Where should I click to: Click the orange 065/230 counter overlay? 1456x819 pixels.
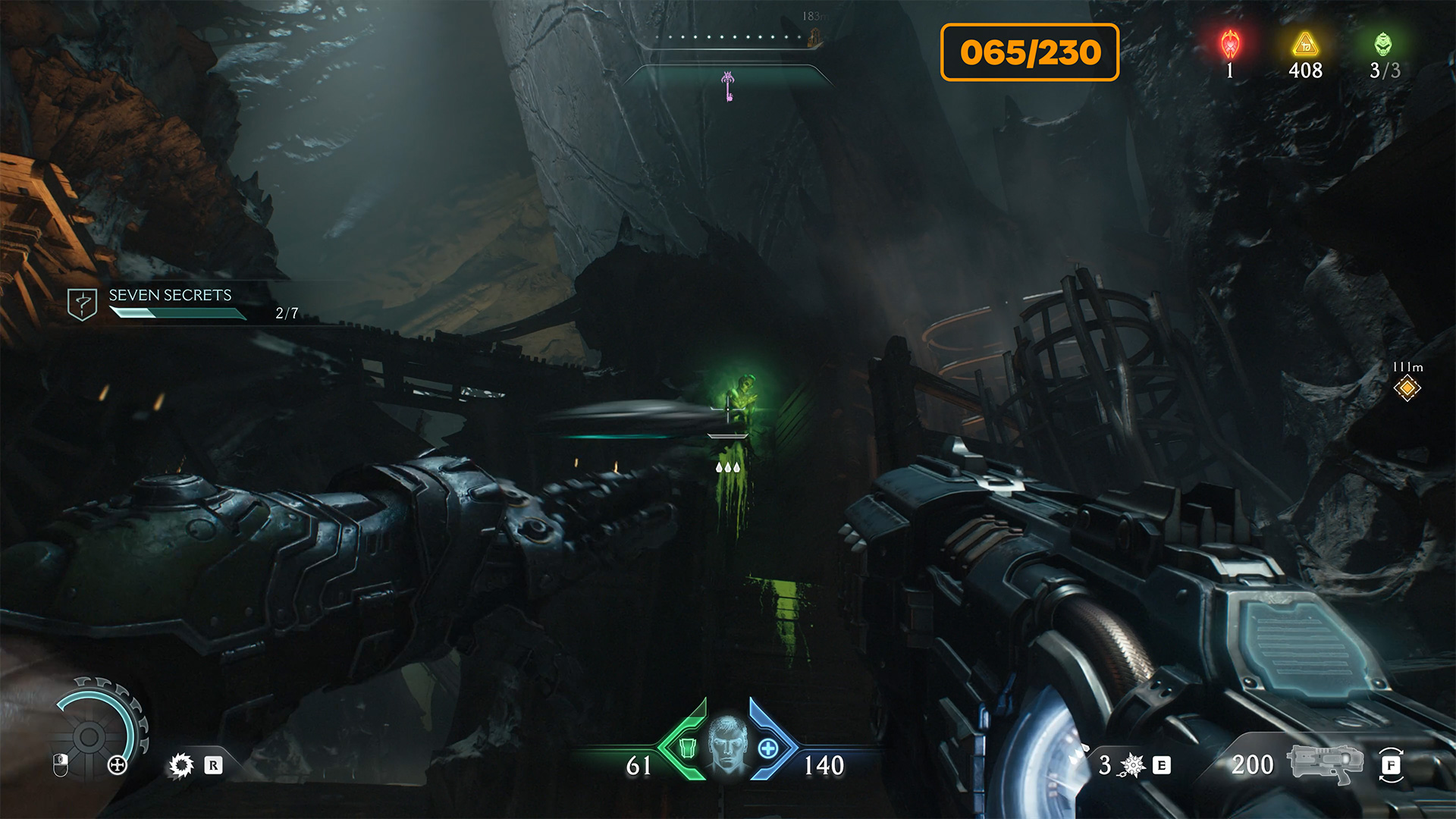point(1030,52)
